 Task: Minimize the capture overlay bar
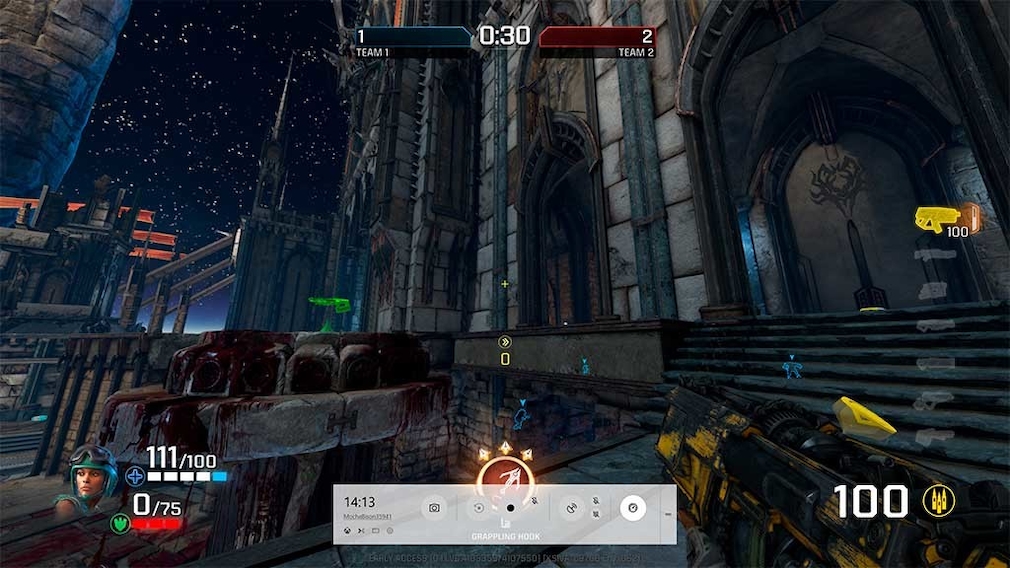667,514
